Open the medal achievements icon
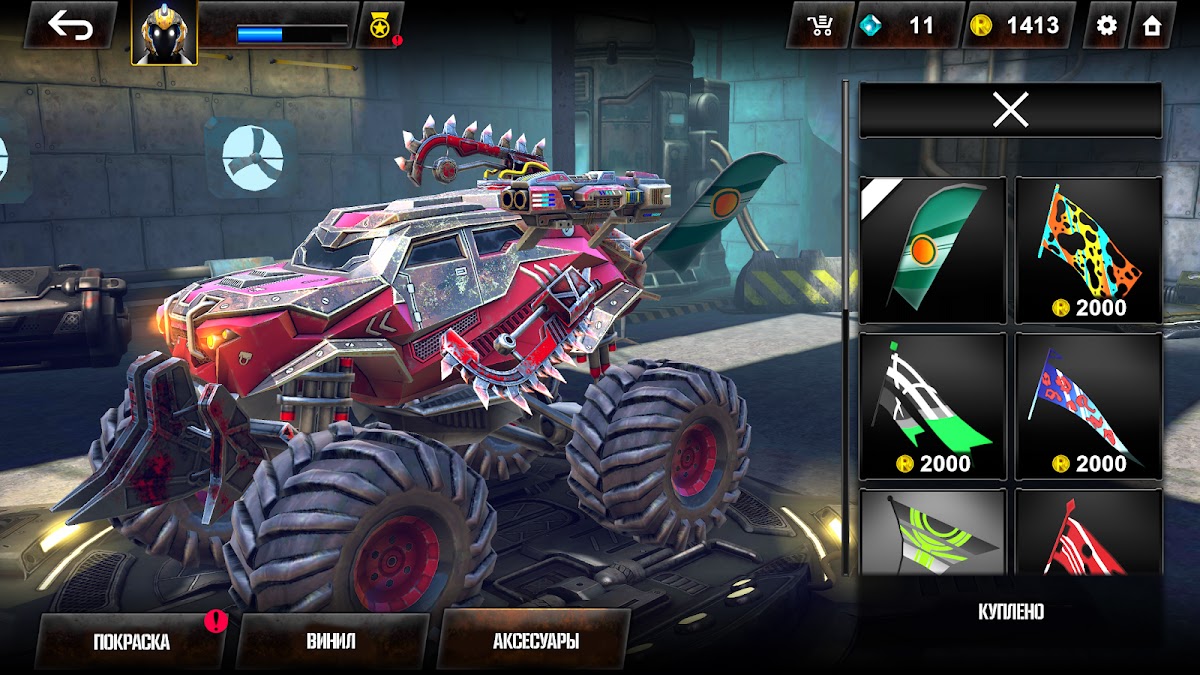 pyautogui.click(x=380, y=26)
